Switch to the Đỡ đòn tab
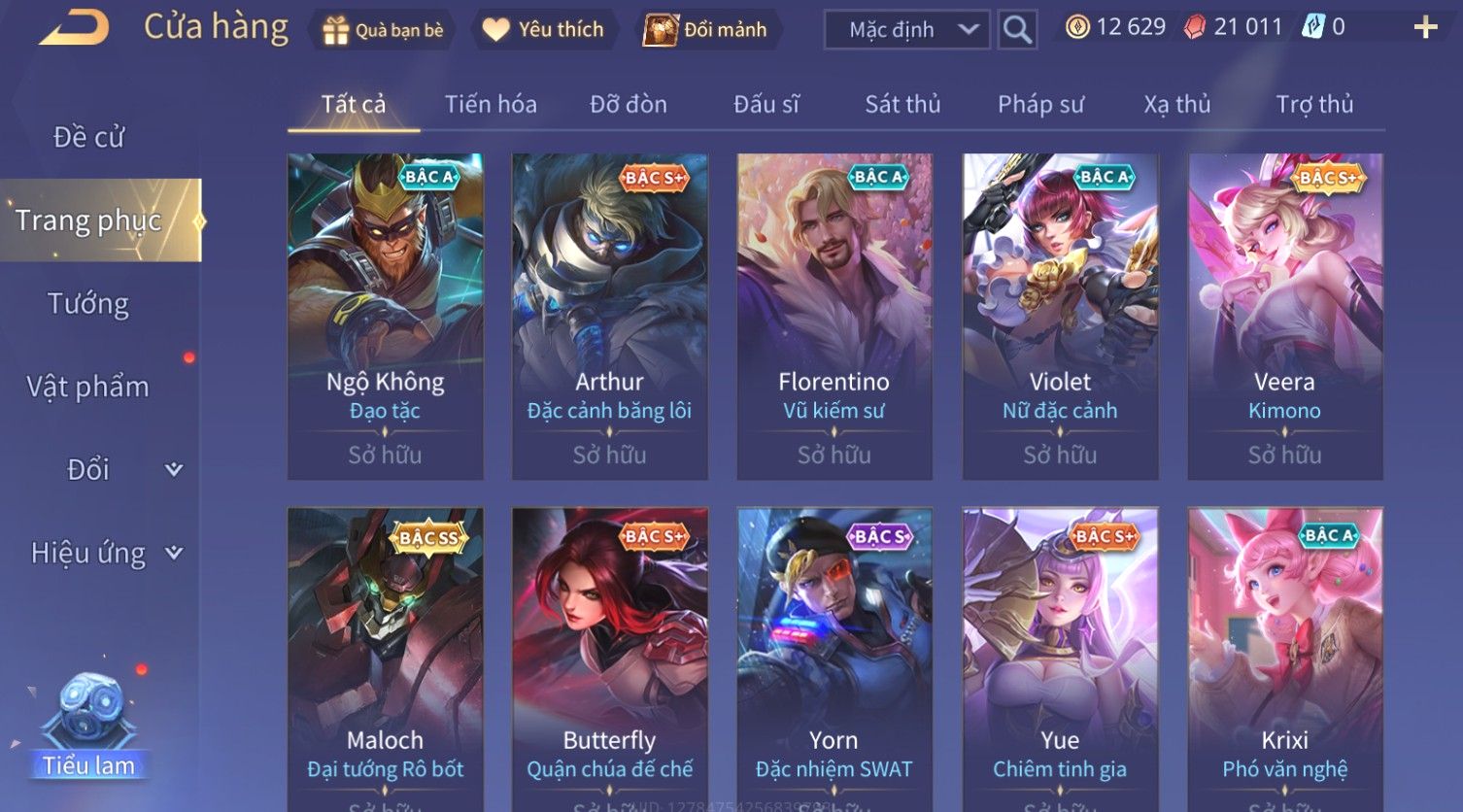The image size is (1463, 812). (629, 104)
